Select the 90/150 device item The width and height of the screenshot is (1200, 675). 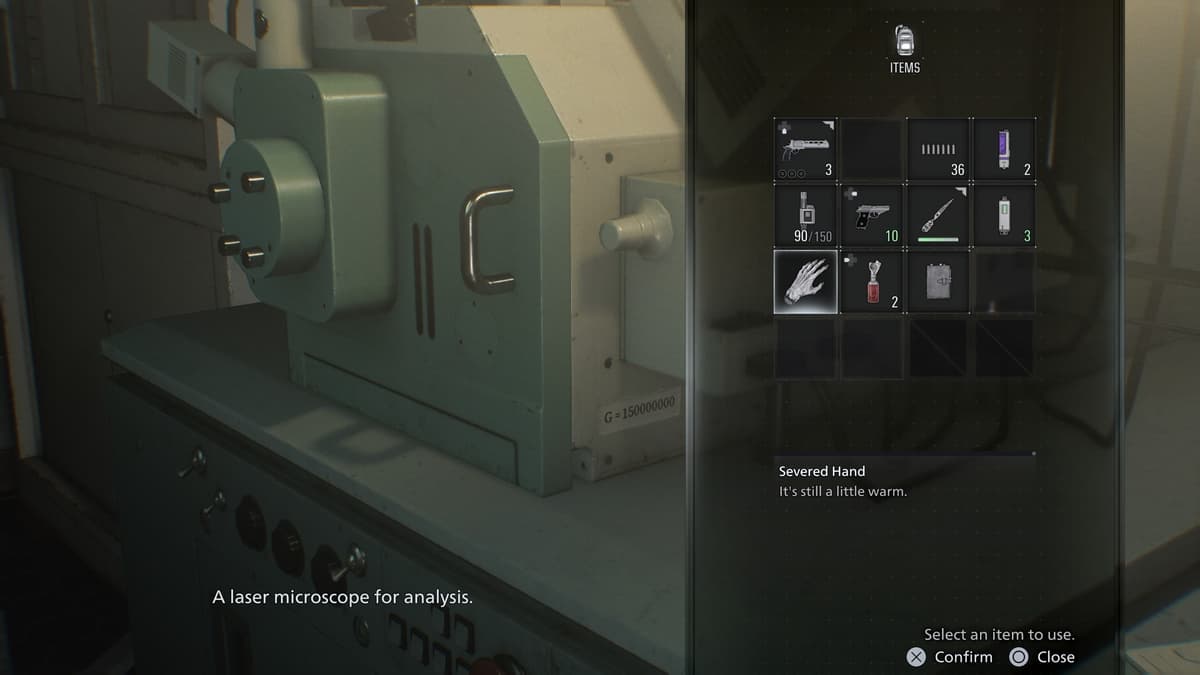click(806, 215)
